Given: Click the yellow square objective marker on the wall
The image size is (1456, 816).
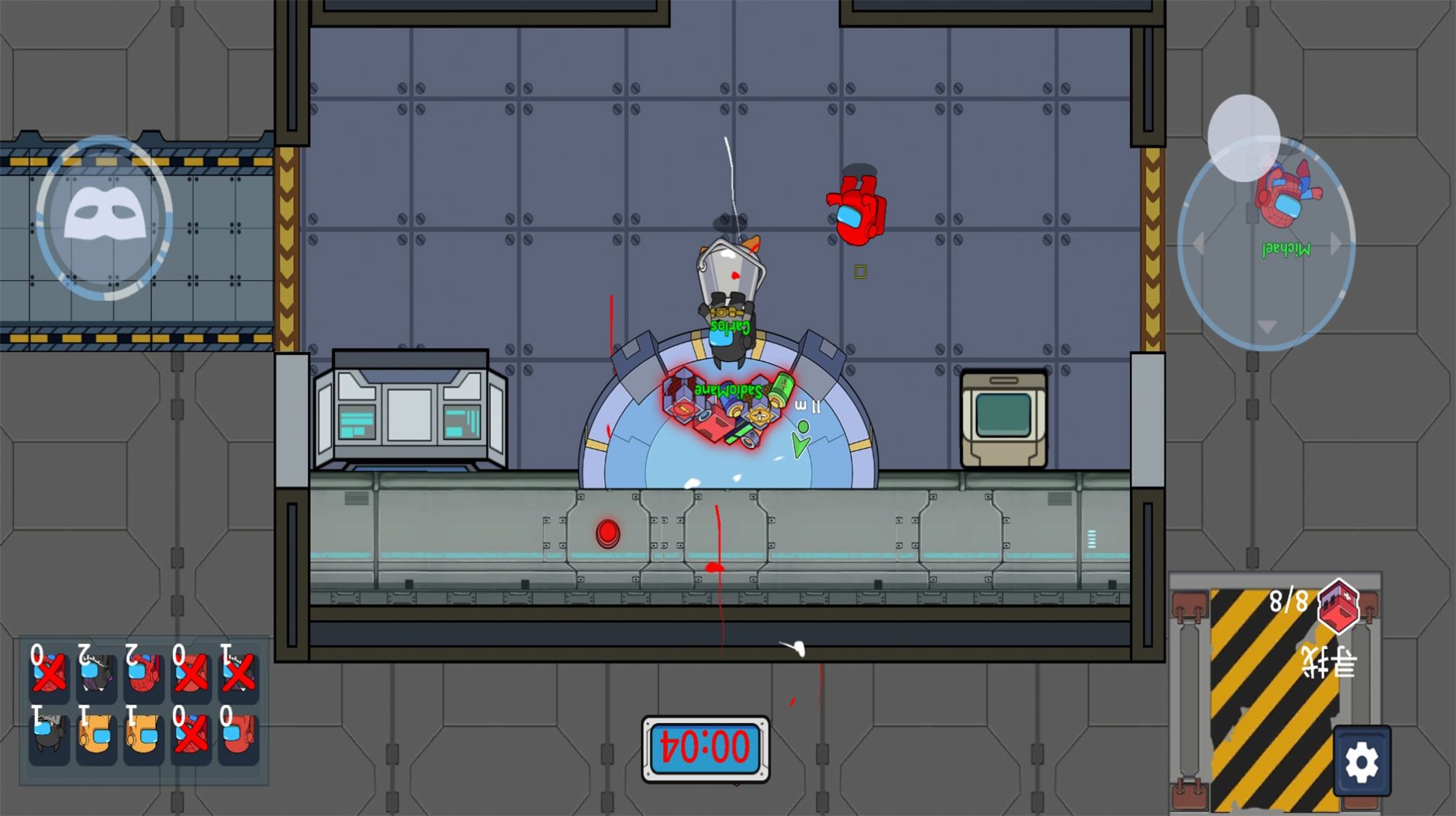Looking at the screenshot, I should (859, 270).
